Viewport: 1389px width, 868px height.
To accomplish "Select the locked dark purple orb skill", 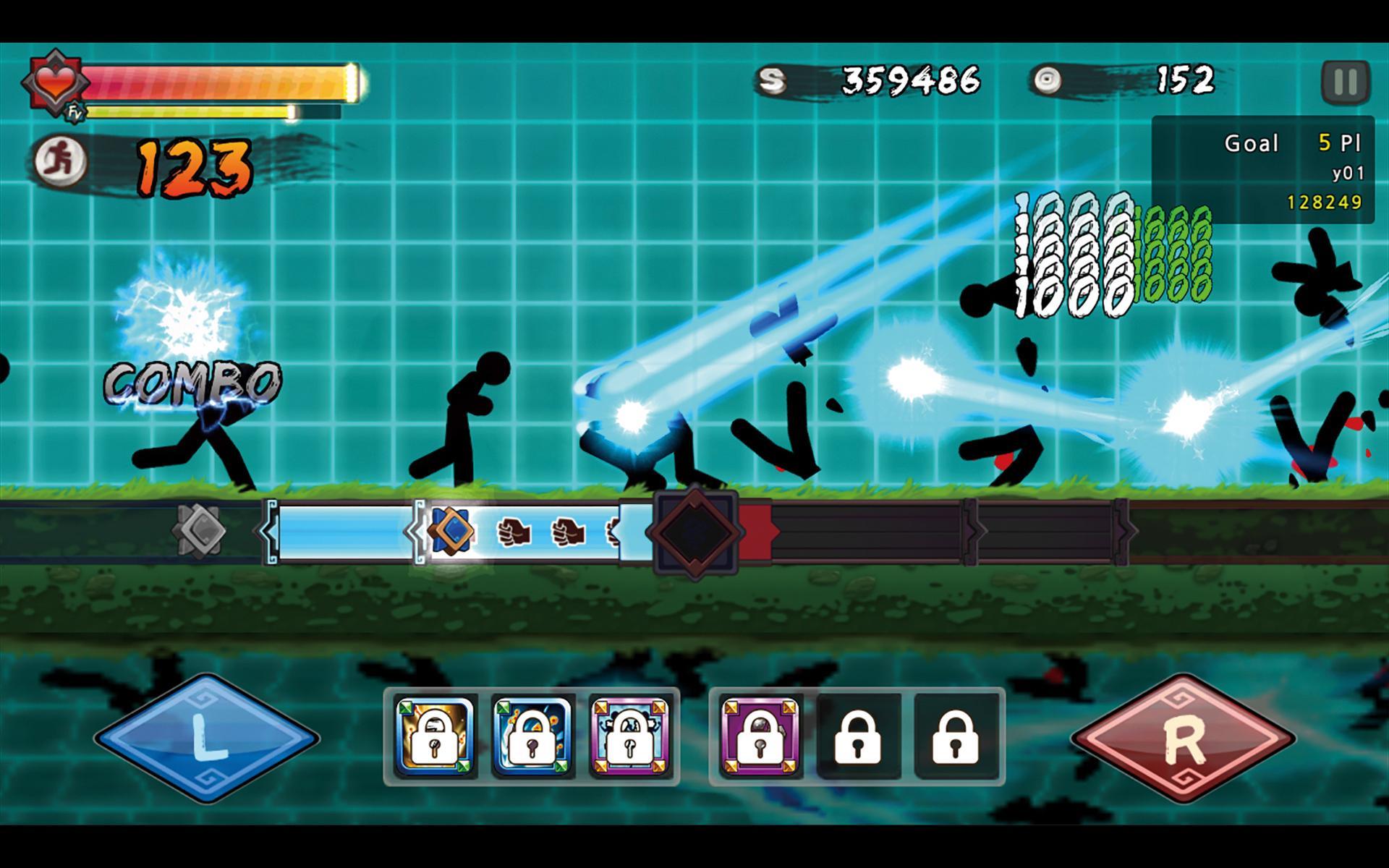I will coord(761,736).
